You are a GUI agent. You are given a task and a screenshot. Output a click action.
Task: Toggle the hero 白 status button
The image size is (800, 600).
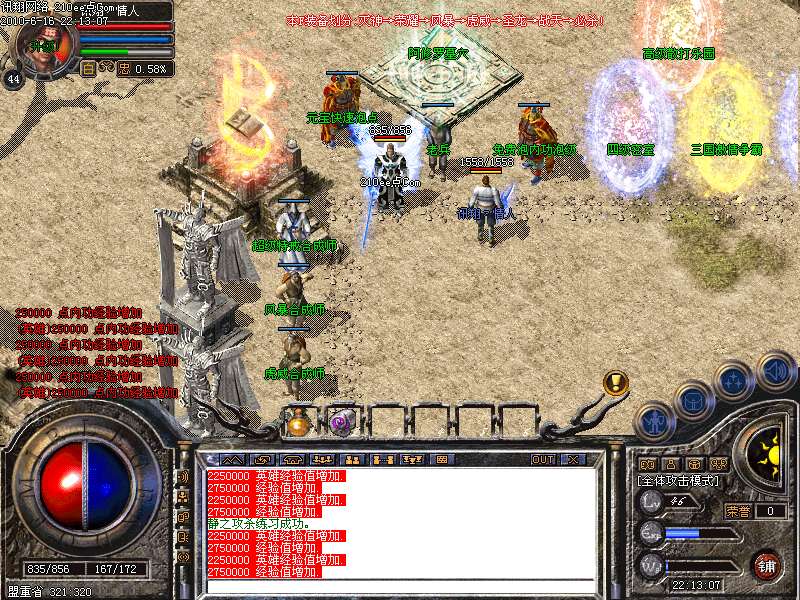pos(88,68)
